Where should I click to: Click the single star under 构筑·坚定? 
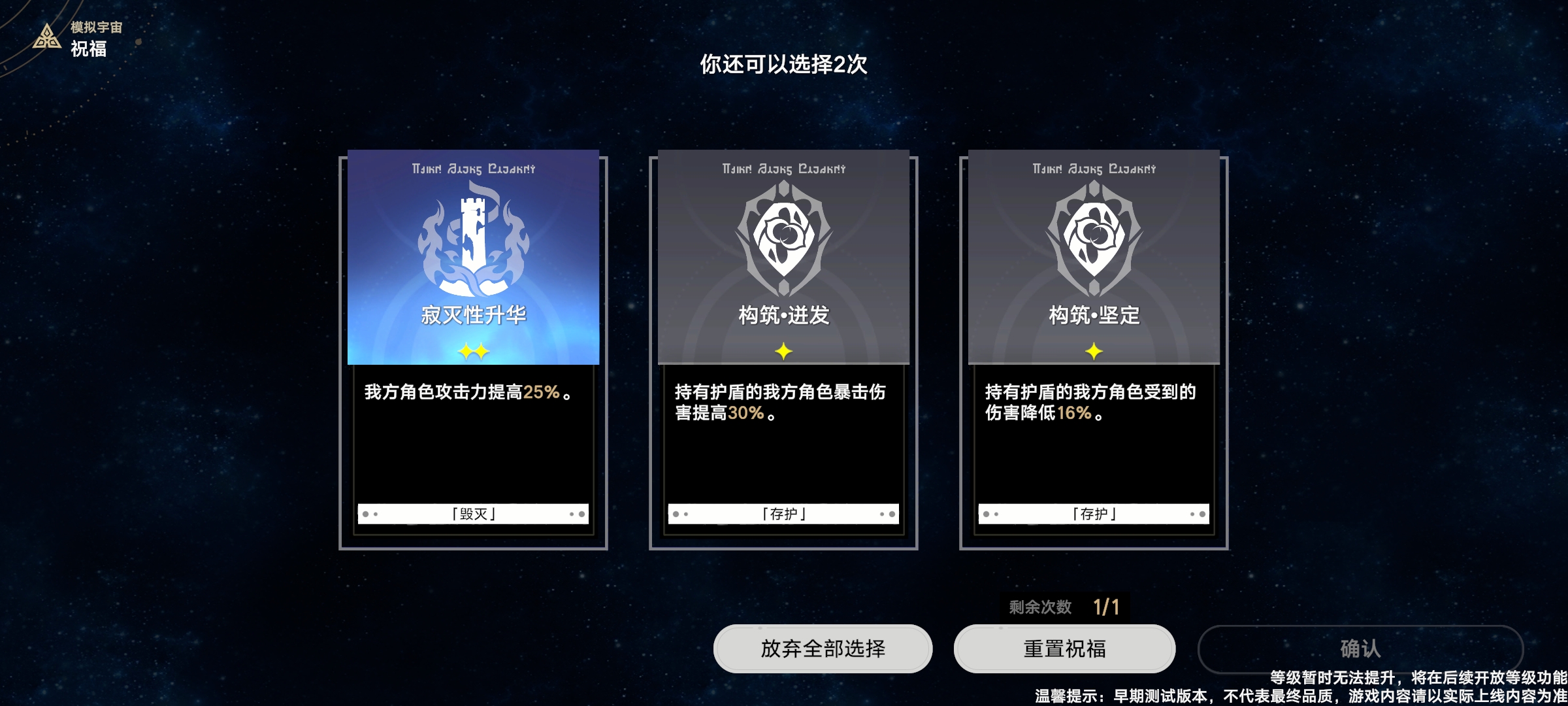pos(1092,350)
